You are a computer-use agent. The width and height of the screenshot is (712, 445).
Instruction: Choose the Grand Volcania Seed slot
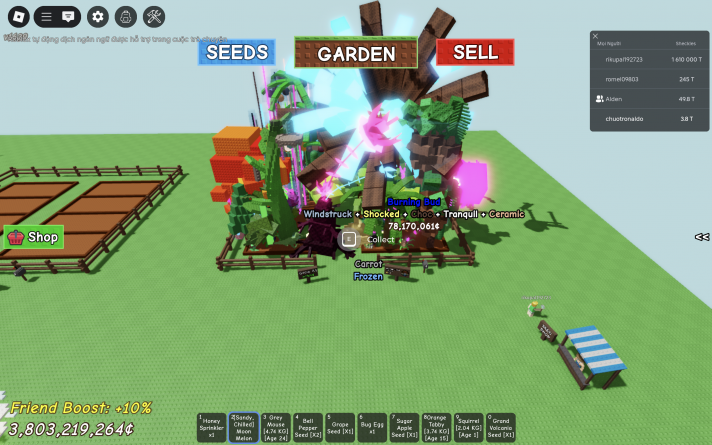click(500, 428)
